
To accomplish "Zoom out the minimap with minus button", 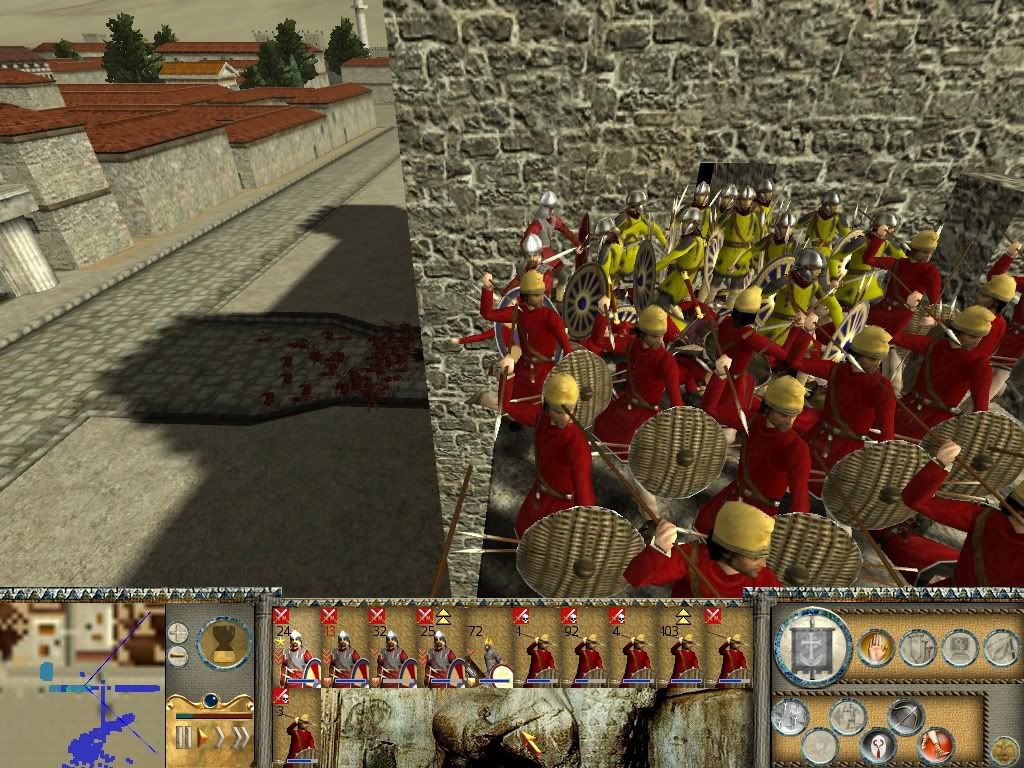I will click(x=178, y=656).
